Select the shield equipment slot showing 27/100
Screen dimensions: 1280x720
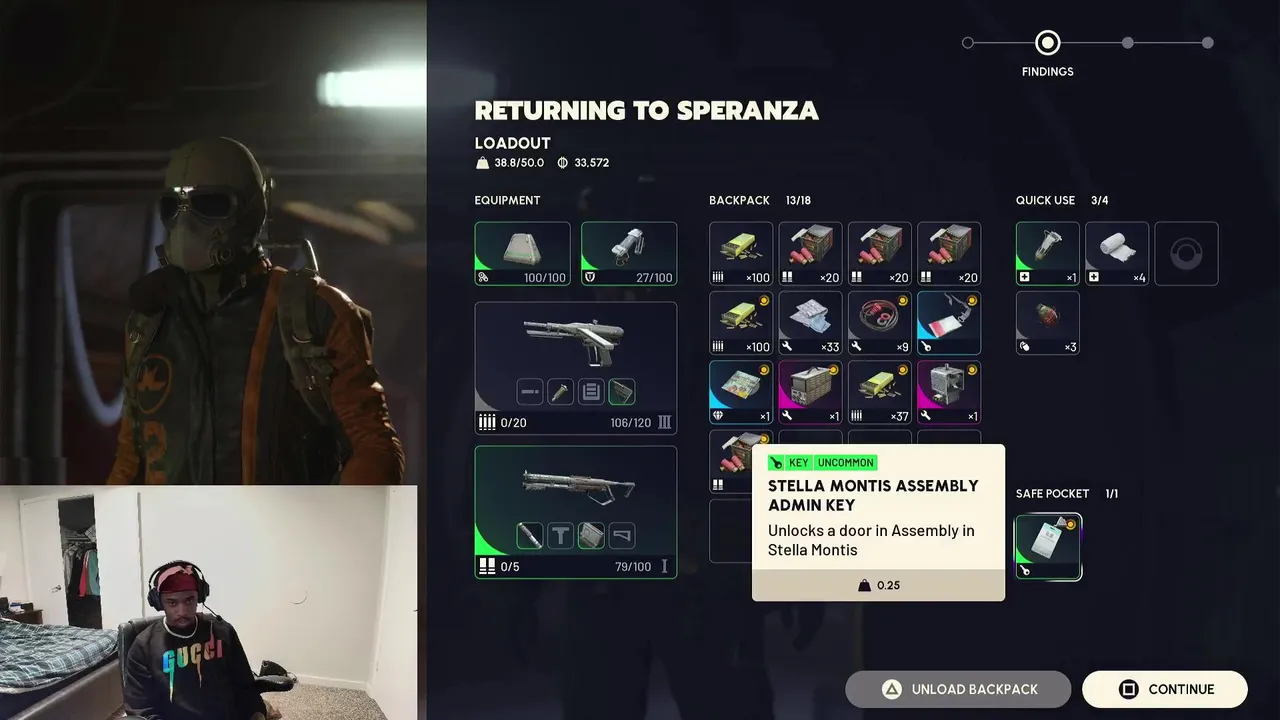[629, 254]
